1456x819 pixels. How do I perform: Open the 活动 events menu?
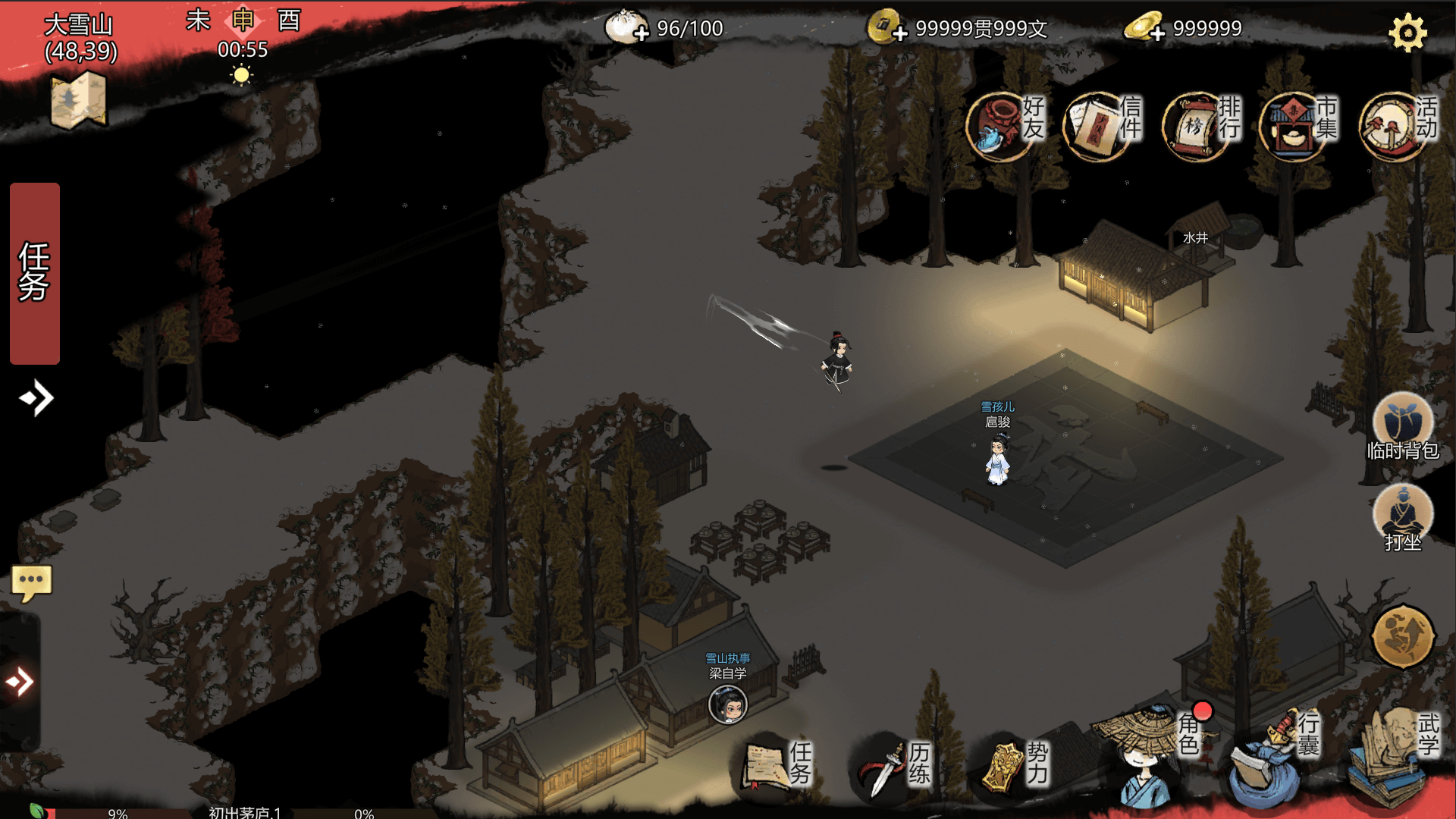point(1396,124)
